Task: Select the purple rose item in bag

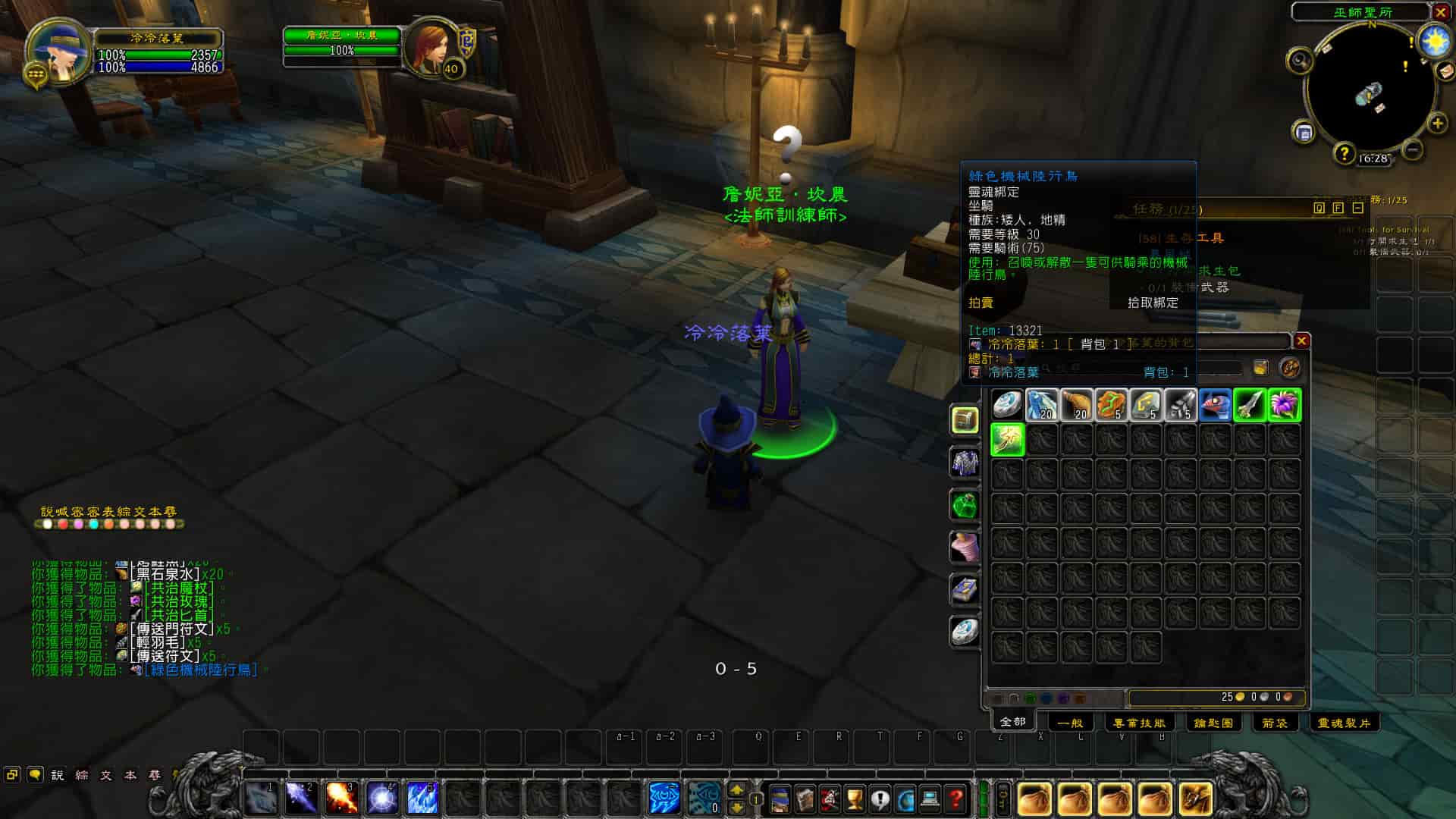Action: [1285, 405]
